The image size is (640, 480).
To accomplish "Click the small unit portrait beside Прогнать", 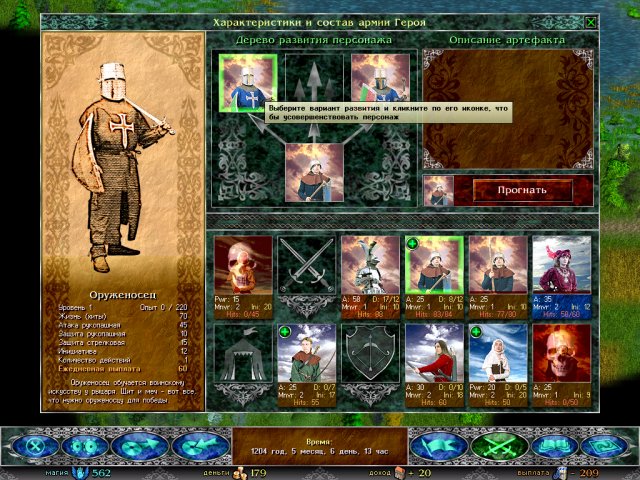I will [x=439, y=190].
